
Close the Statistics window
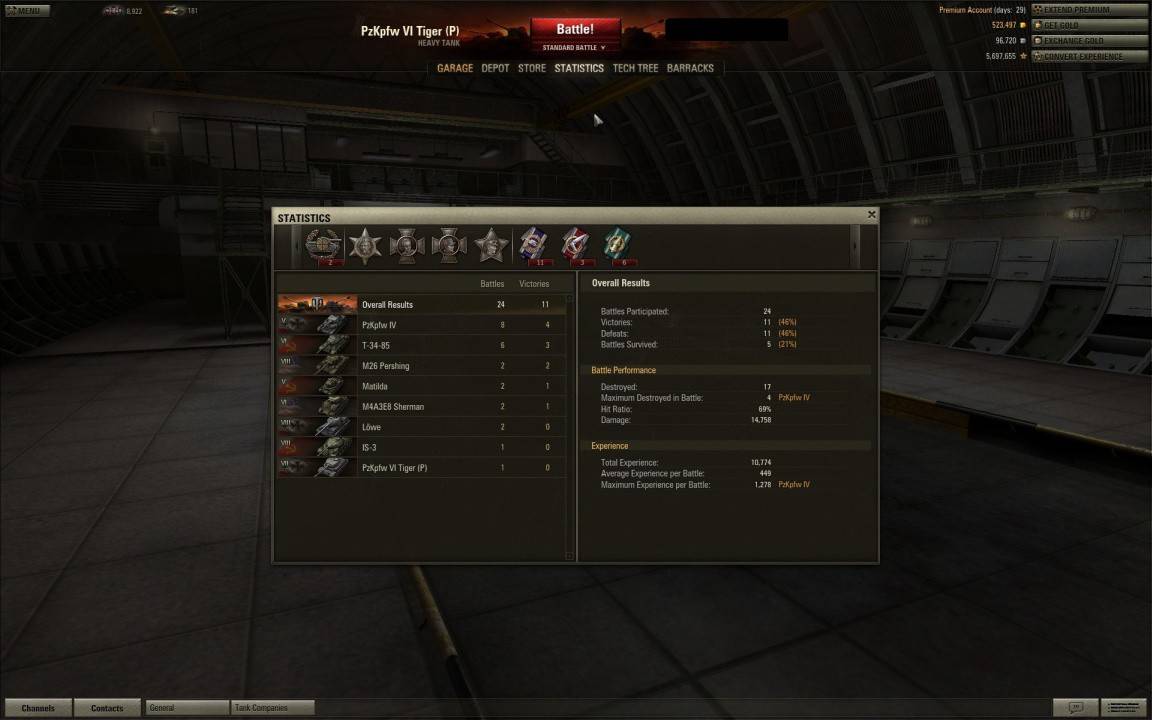click(x=871, y=214)
